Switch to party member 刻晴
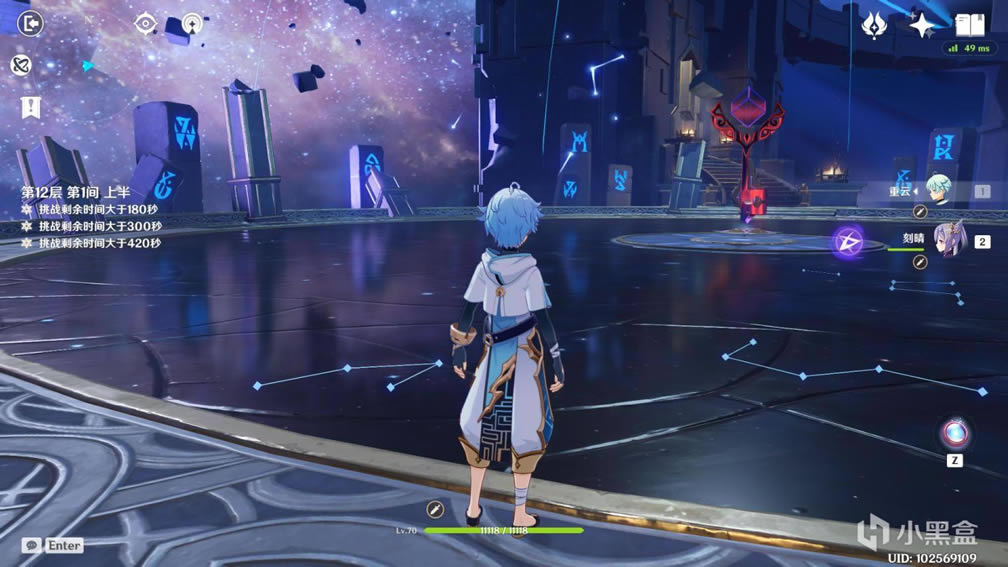This screenshot has width=1008, height=567. pyautogui.click(x=948, y=241)
